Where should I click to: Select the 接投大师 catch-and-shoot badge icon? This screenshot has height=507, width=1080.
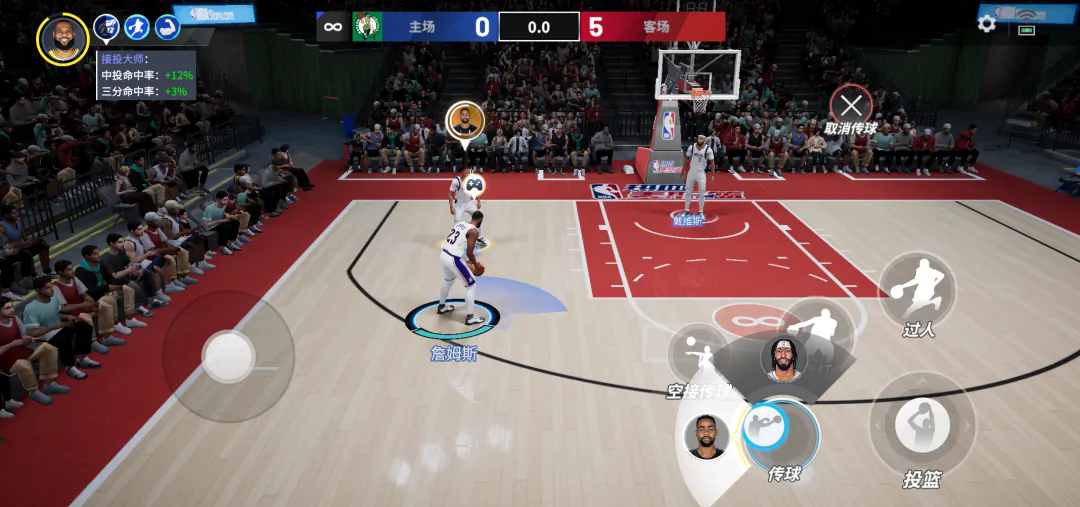(106, 27)
